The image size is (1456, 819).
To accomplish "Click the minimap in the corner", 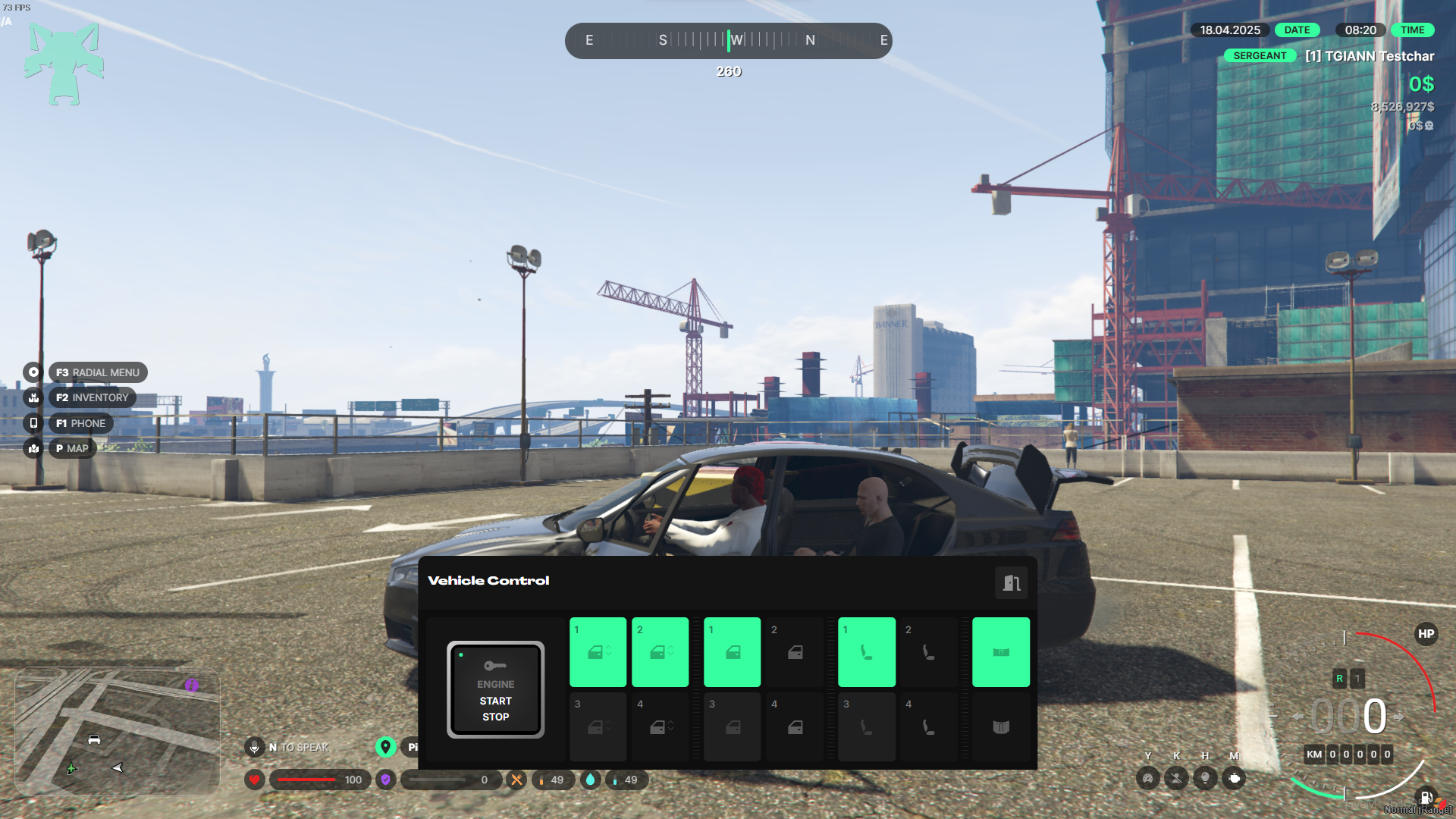I will [118, 731].
